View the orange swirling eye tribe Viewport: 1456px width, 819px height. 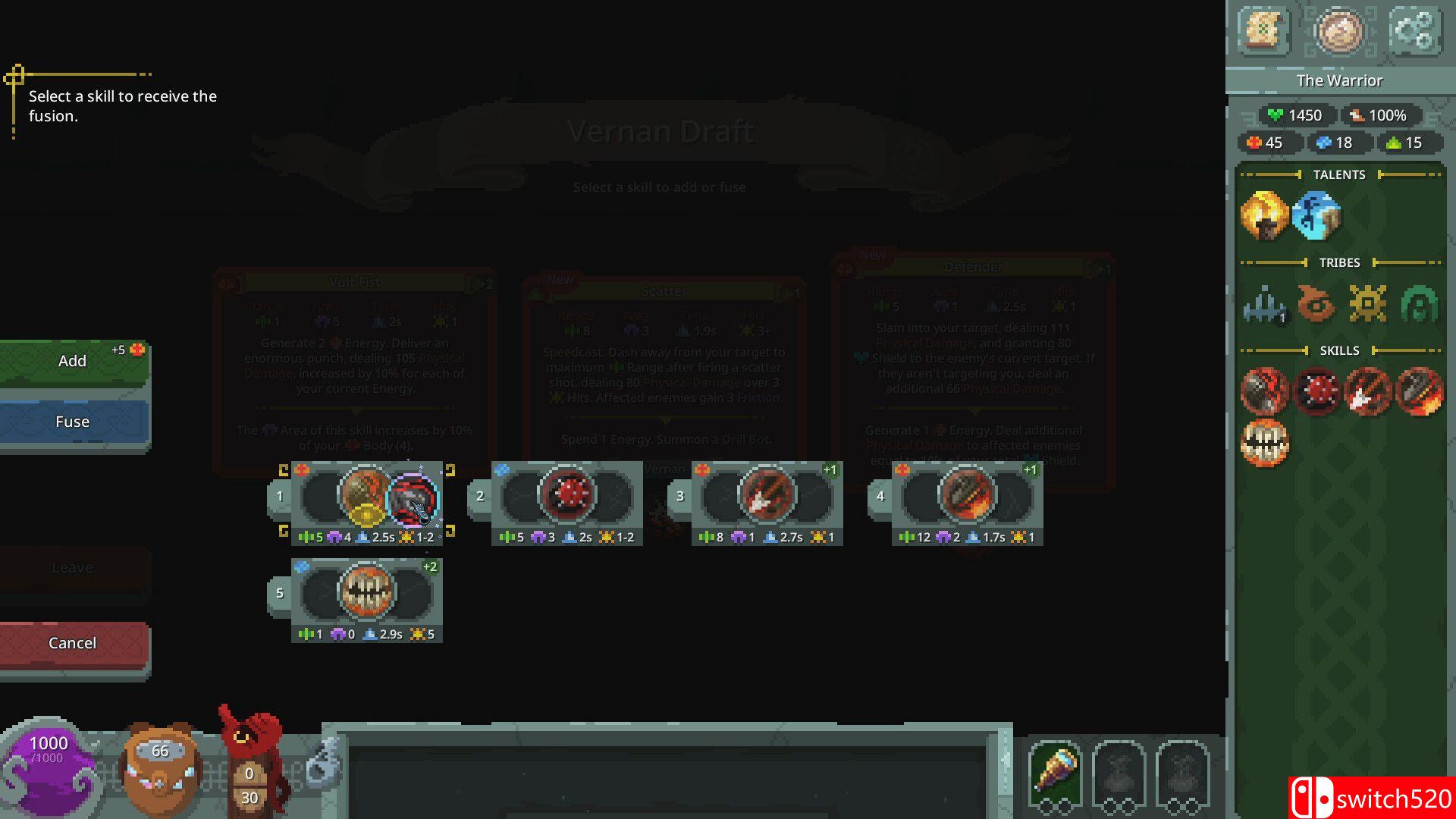tap(1316, 304)
